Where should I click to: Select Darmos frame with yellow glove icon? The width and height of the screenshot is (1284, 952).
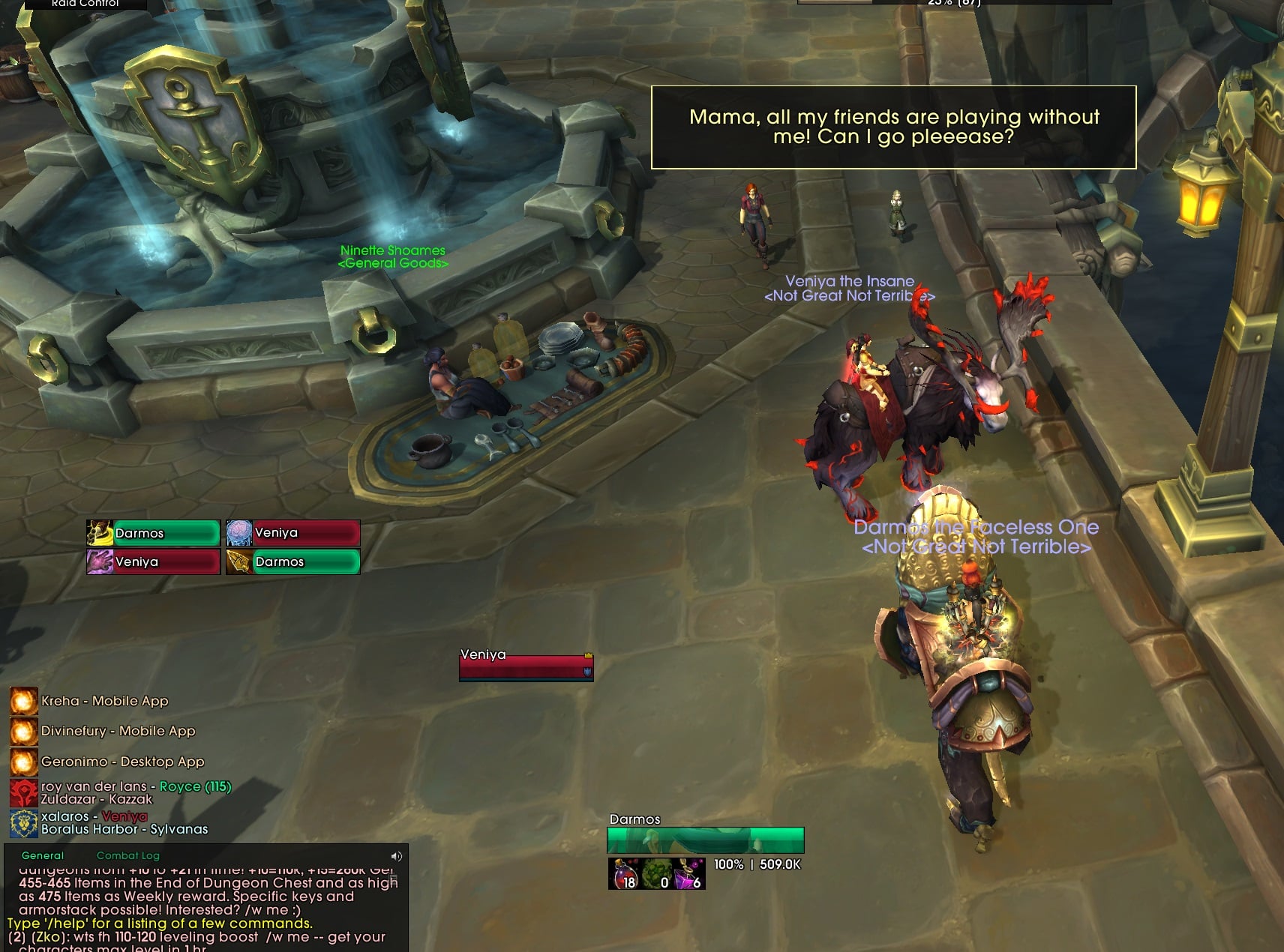tap(154, 533)
